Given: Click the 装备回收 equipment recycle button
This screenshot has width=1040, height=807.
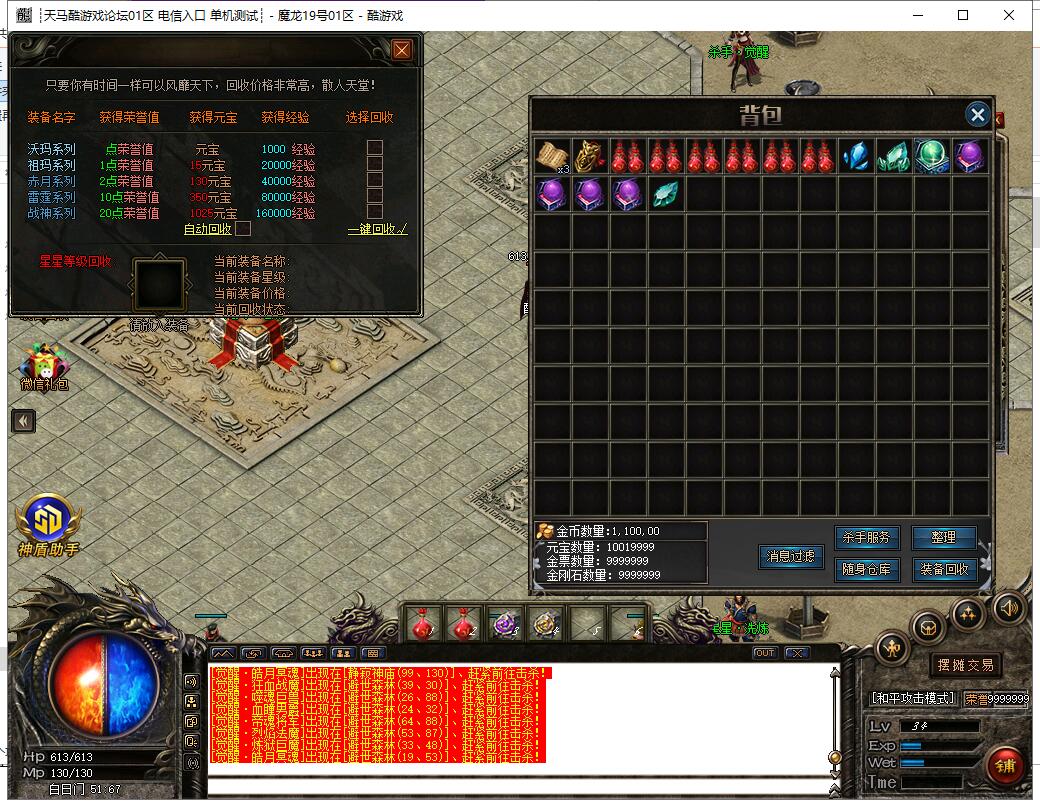Looking at the screenshot, I should 943,570.
